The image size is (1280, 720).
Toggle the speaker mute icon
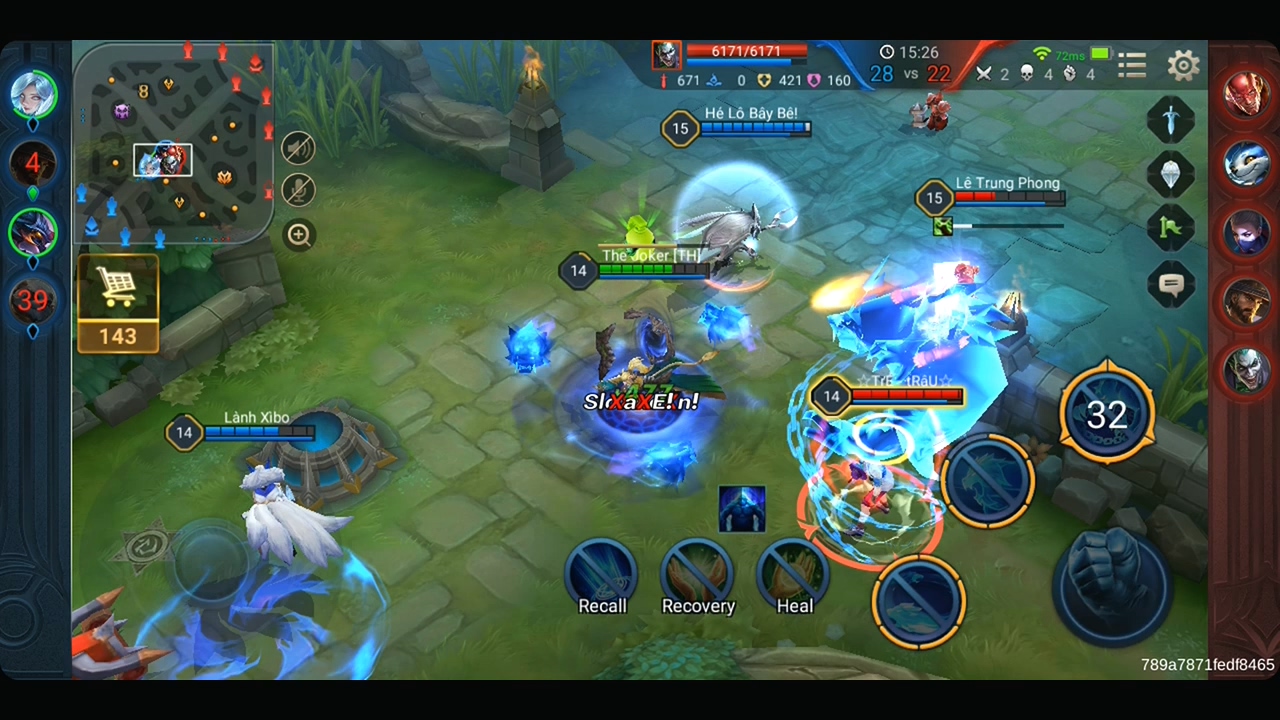[x=298, y=148]
